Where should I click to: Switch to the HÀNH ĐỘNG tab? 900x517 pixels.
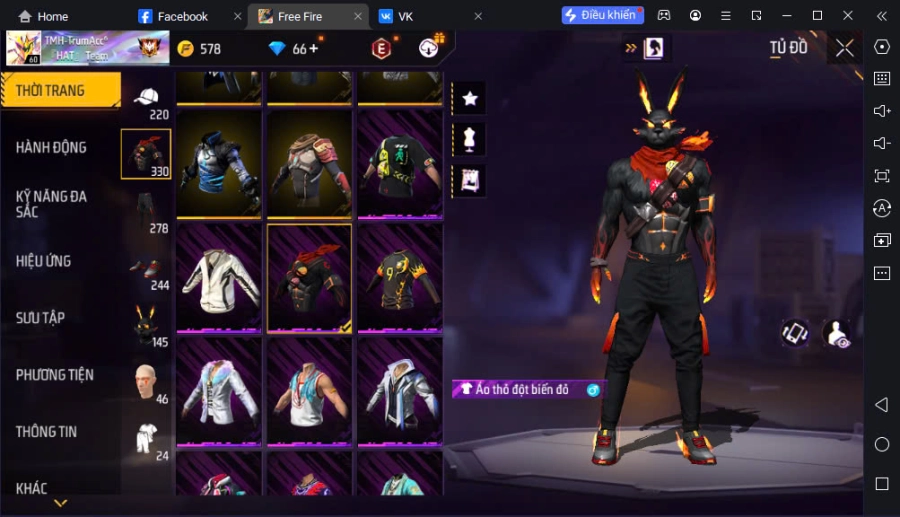(x=52, y=147)
